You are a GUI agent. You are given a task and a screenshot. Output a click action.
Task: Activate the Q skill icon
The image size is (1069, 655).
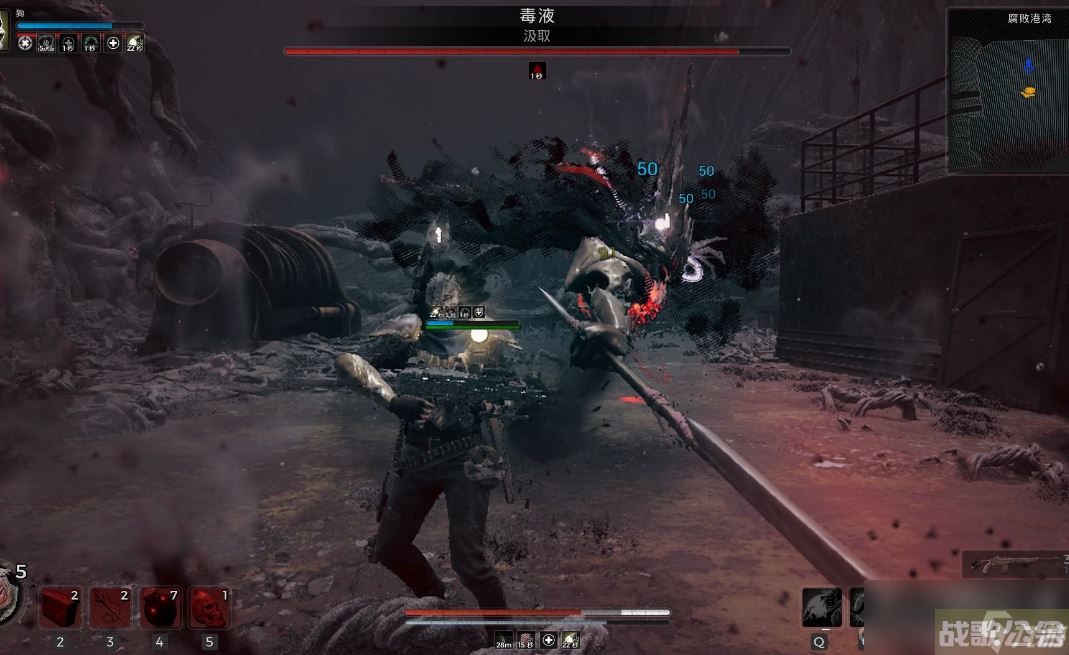tap(821, 607)
